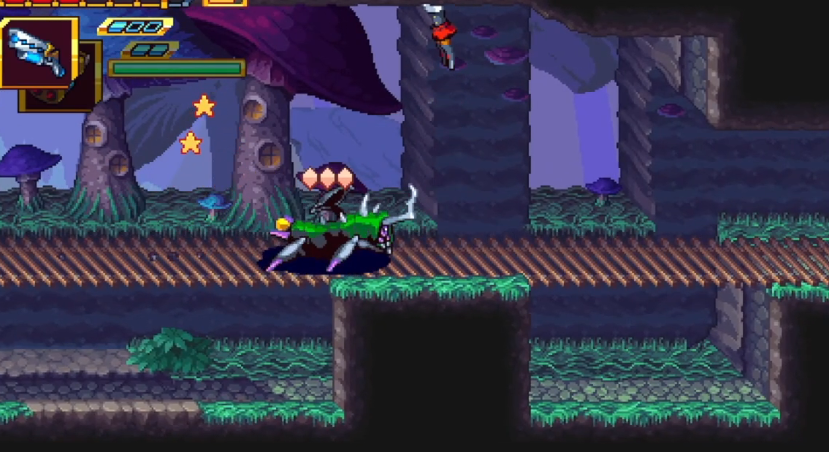829x452 pixels.
Task: Select the equipped blue blaster weapon slot
Action: (x=37, y=51)
